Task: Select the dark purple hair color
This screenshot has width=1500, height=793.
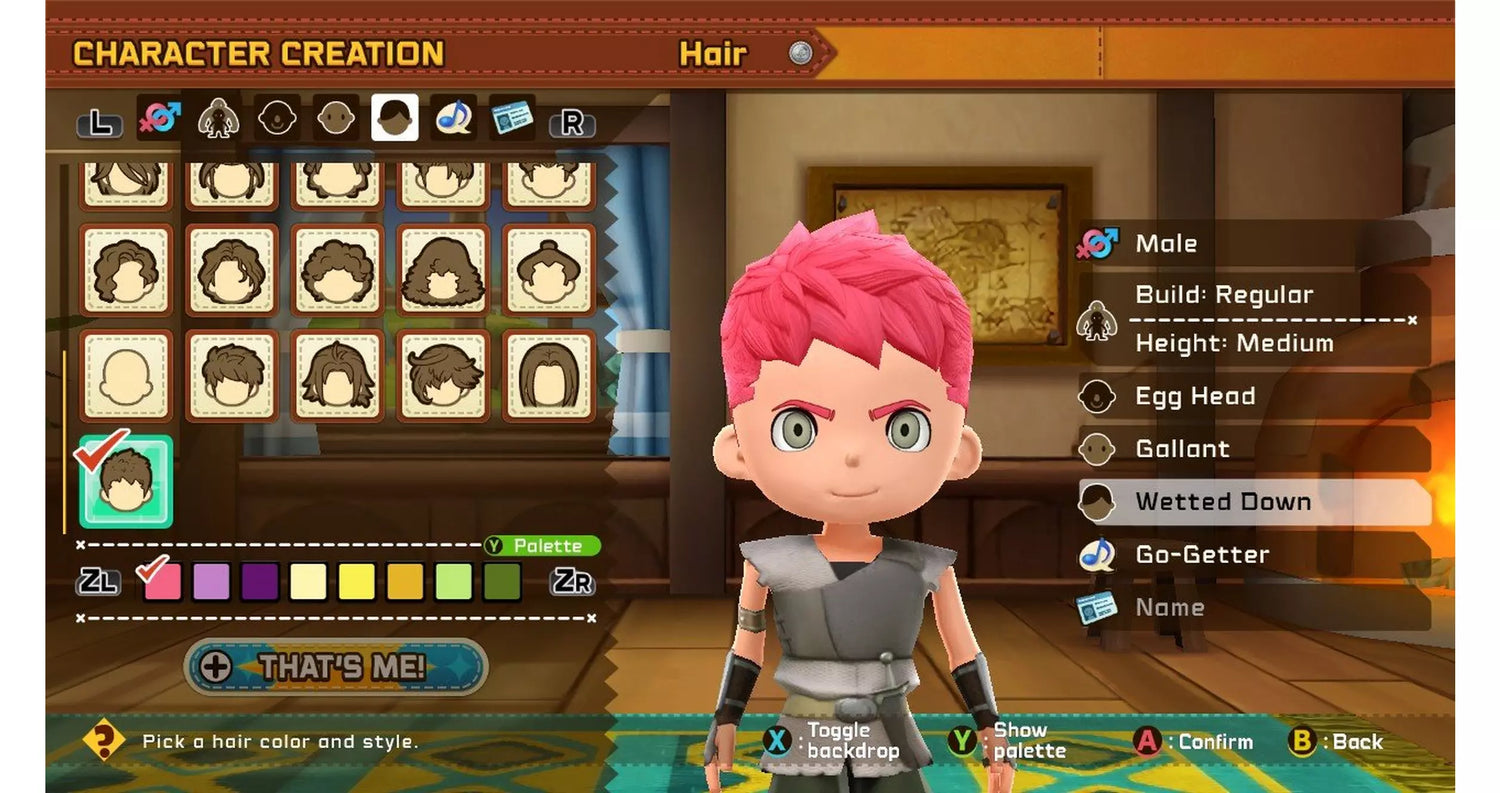Action: [260, 582]
